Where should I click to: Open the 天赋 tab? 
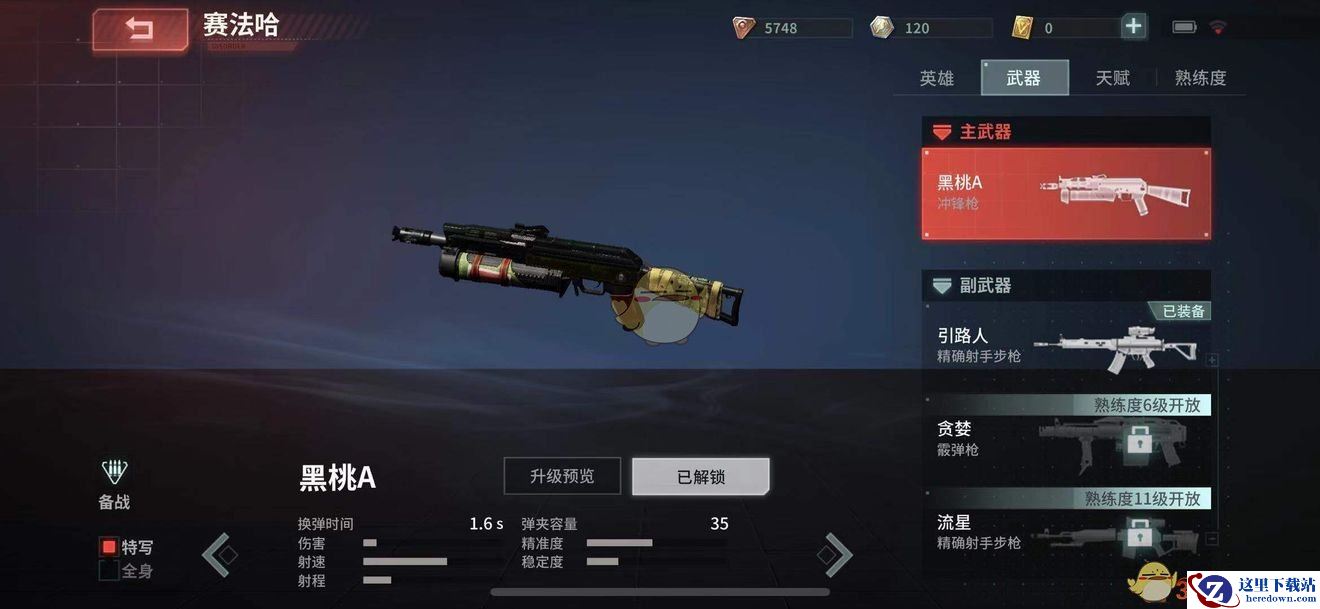pos(1112,78)
